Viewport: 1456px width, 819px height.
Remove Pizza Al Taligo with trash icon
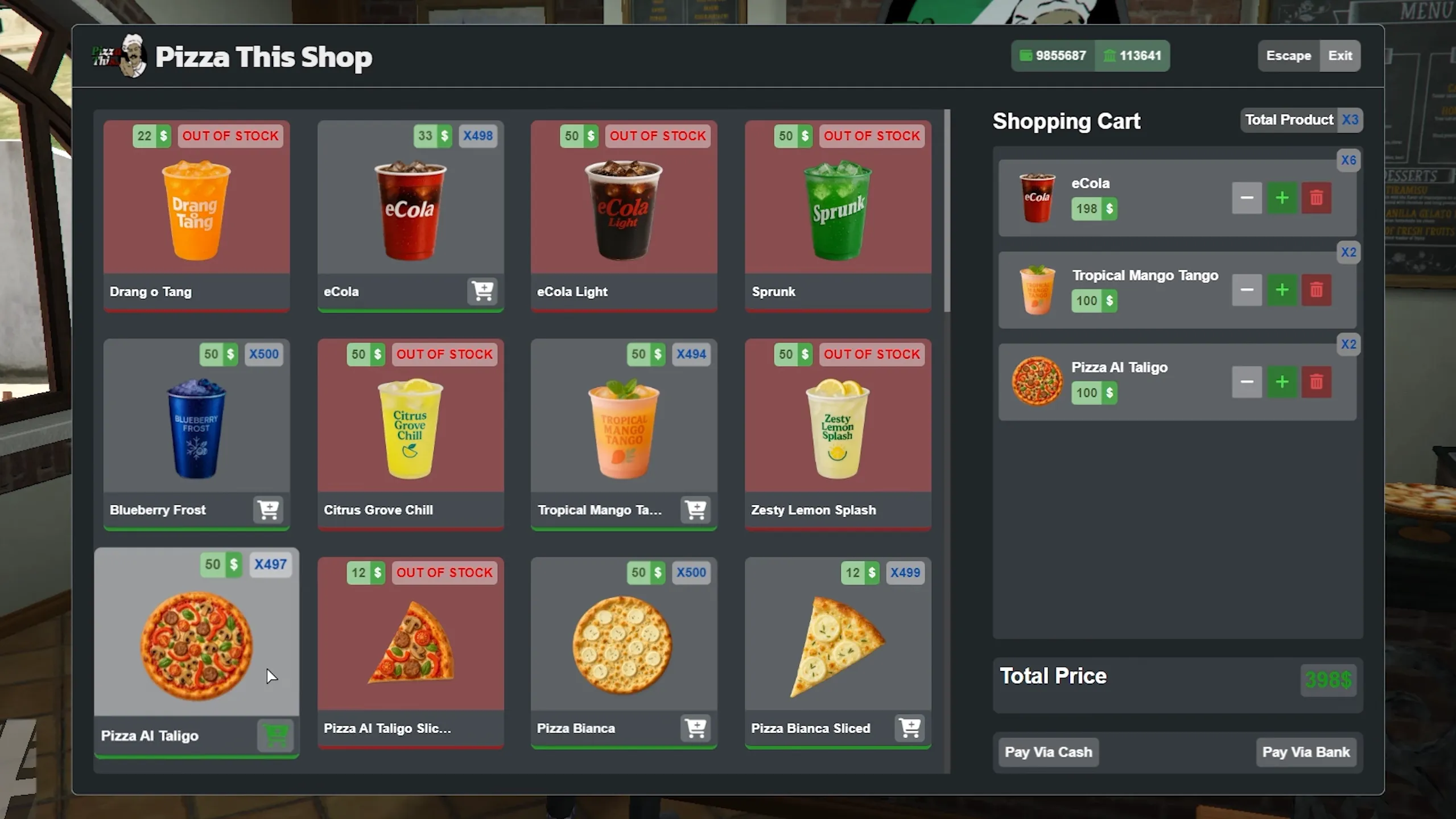pos(1316,382)
